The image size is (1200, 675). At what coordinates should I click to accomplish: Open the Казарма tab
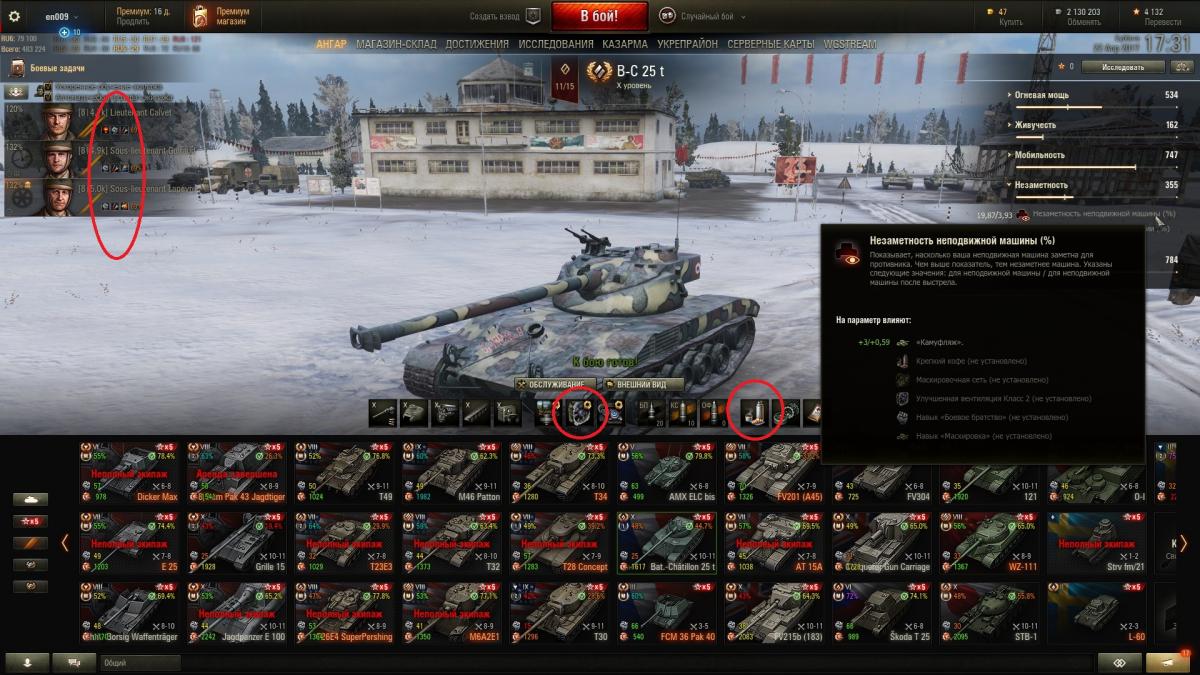point(625,44)
